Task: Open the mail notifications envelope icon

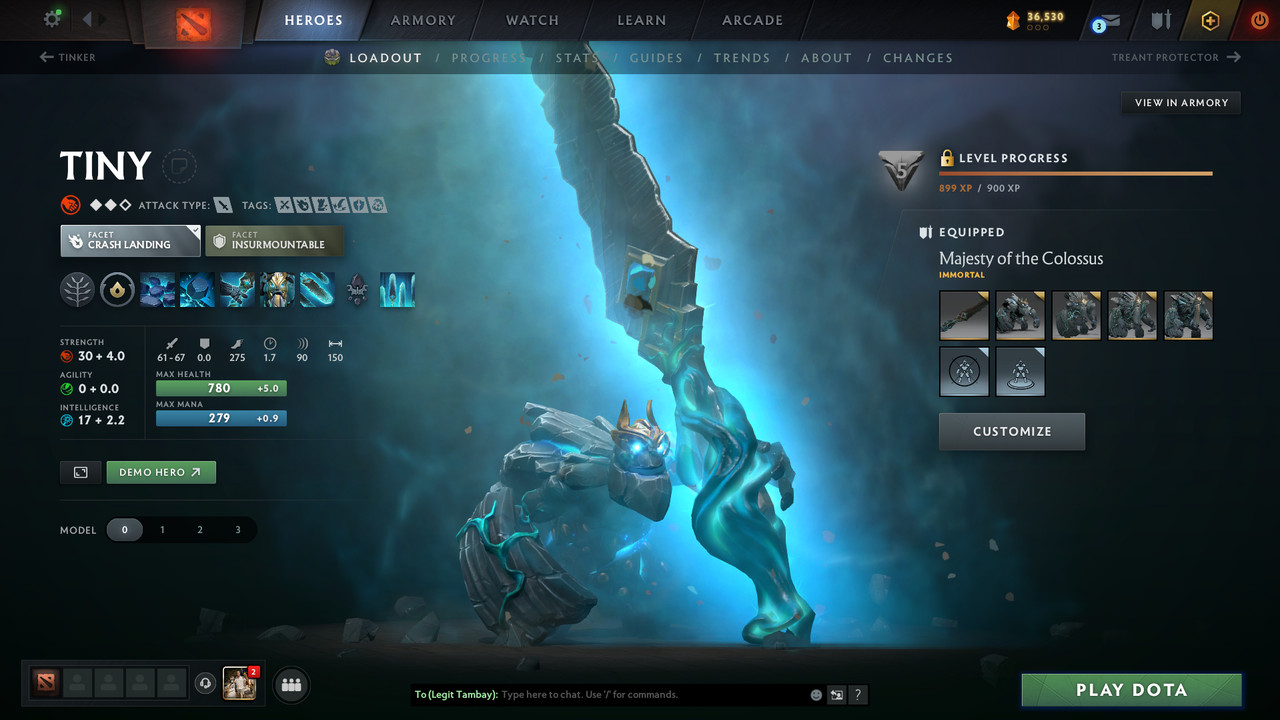Action: pos(1111,20)
